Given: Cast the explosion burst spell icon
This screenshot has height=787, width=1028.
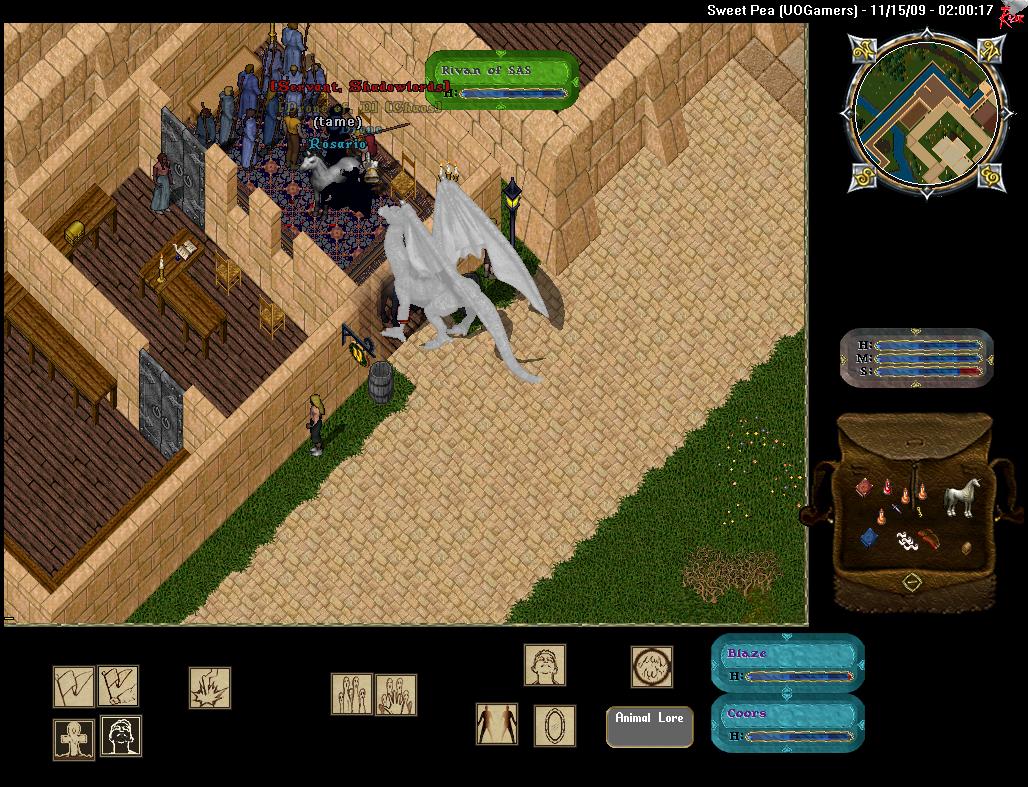Looking at the screenshot, I should click(x=210, y=687).
